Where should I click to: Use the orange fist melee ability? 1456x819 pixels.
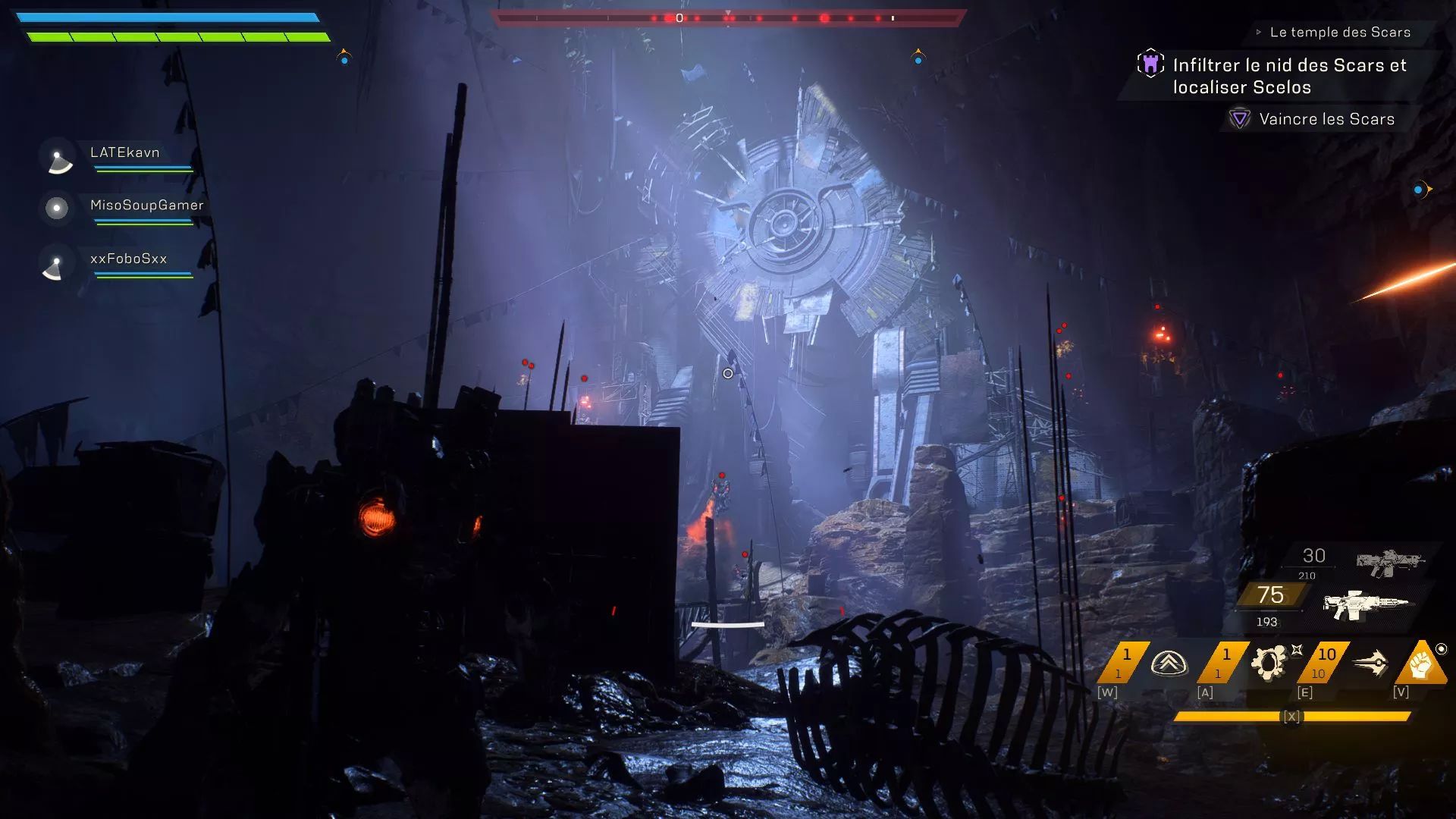pos(1422,664)
